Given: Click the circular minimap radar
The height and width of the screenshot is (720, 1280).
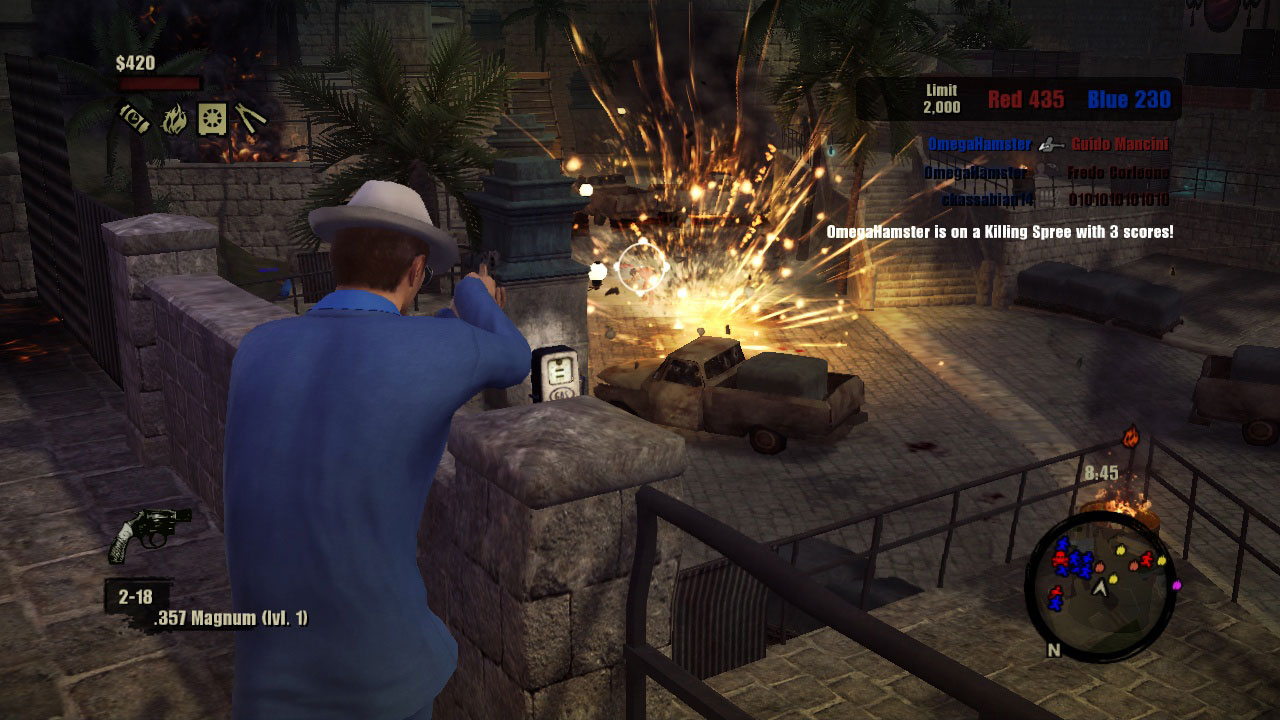Looking at the screenshot, I should coord(1098,586).
